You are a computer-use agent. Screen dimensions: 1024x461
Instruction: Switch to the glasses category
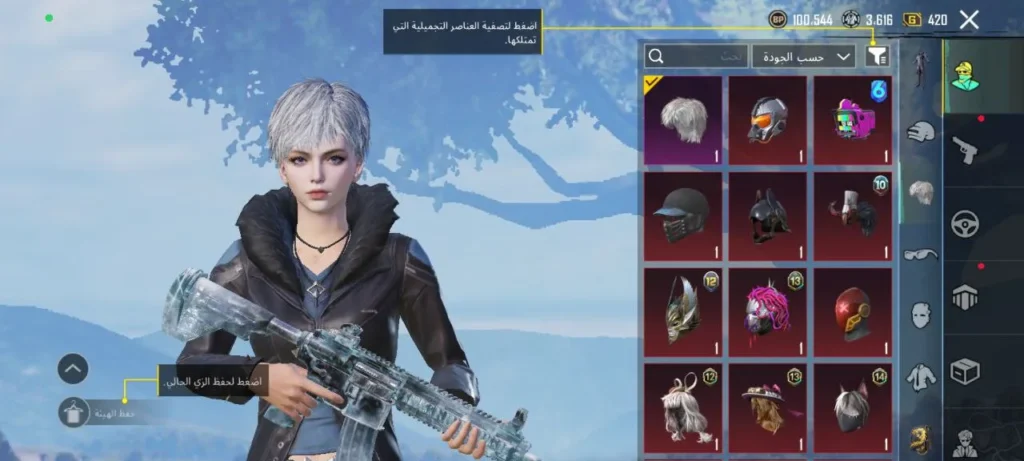[921, 254]
